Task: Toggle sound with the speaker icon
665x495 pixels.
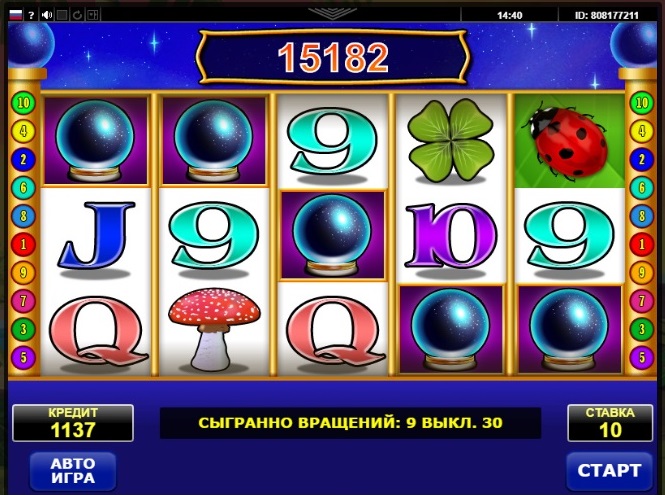Action: click(46, 15)
